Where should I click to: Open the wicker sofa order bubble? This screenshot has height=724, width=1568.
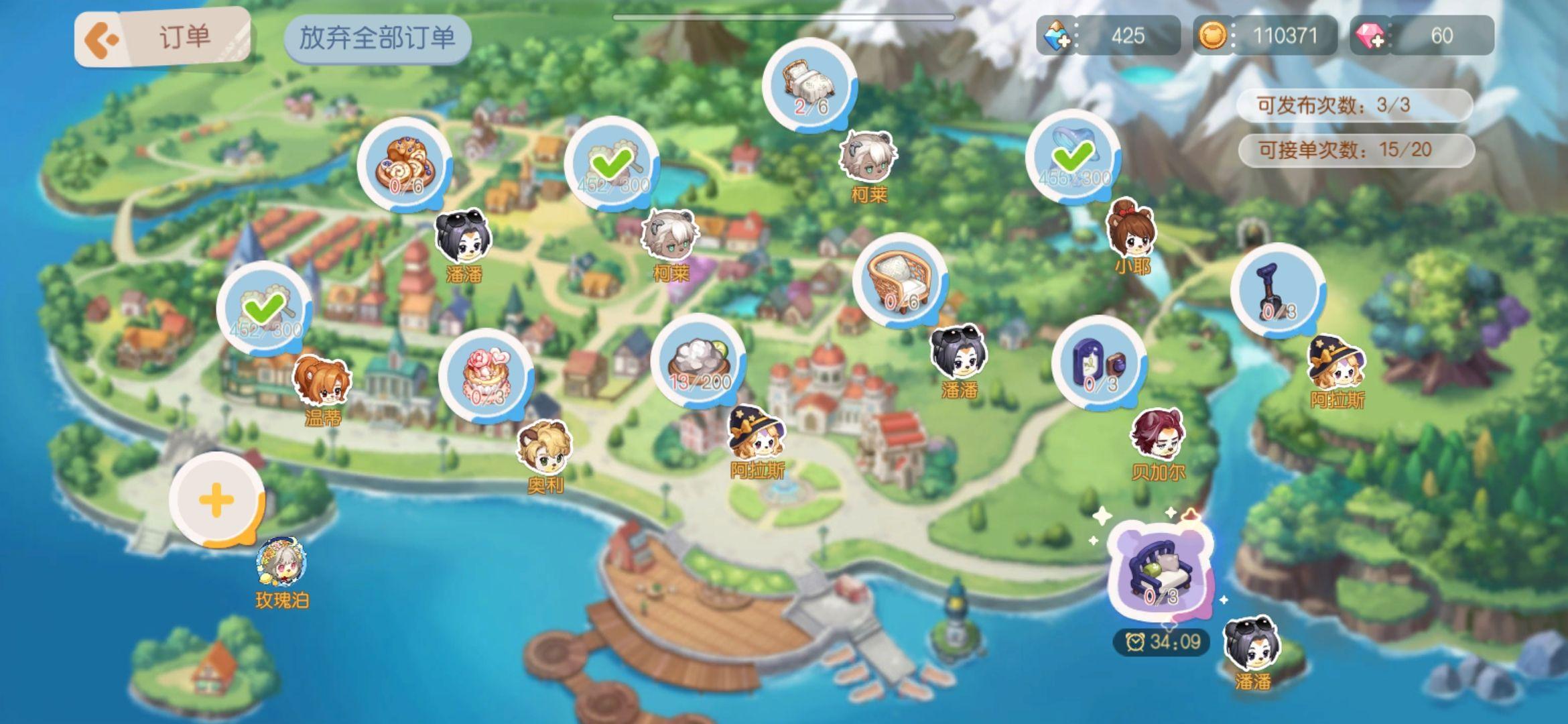click(x=900, y=282)
